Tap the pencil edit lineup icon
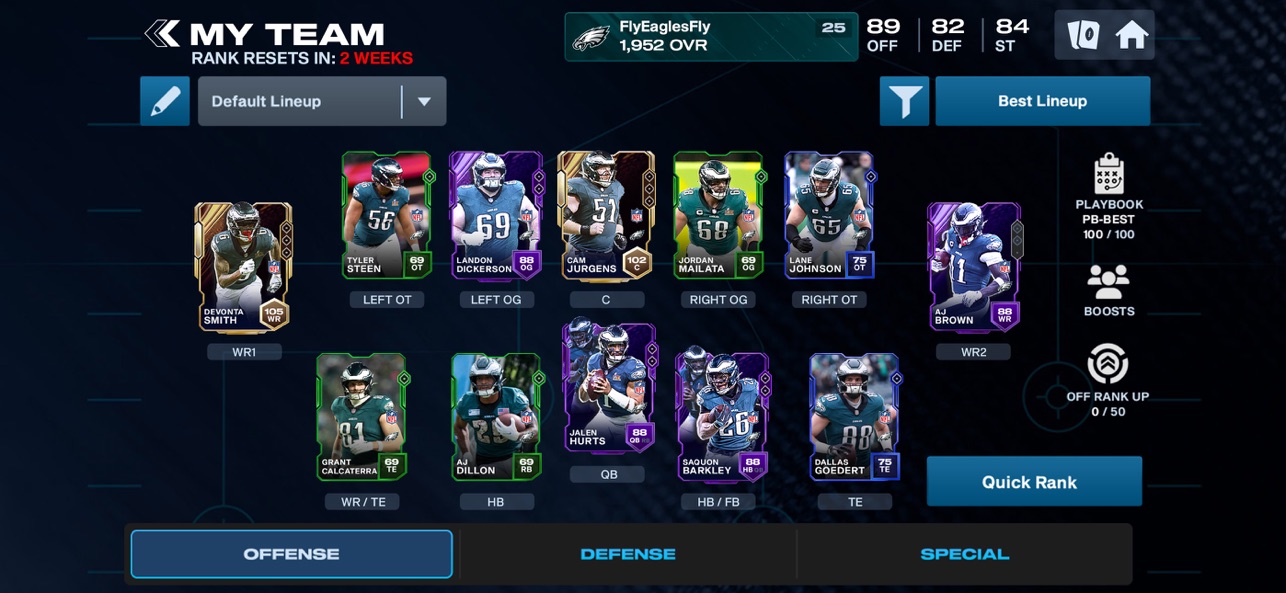Viewport: 1286px width, 593px height. pyautogui.click(x=165, y=101)
